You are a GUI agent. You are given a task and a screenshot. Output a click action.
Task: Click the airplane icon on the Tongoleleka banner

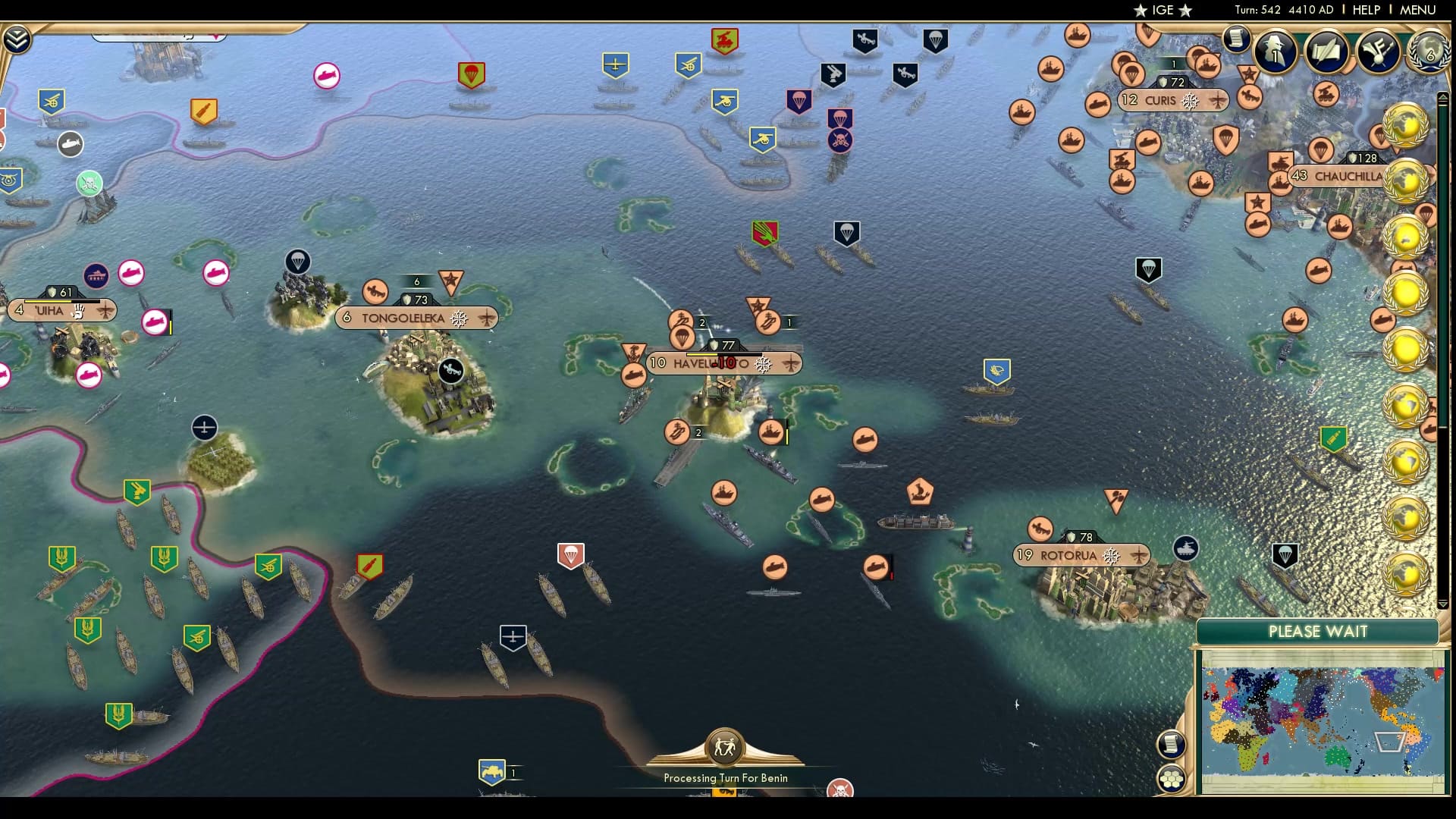(x=485, y=318)
